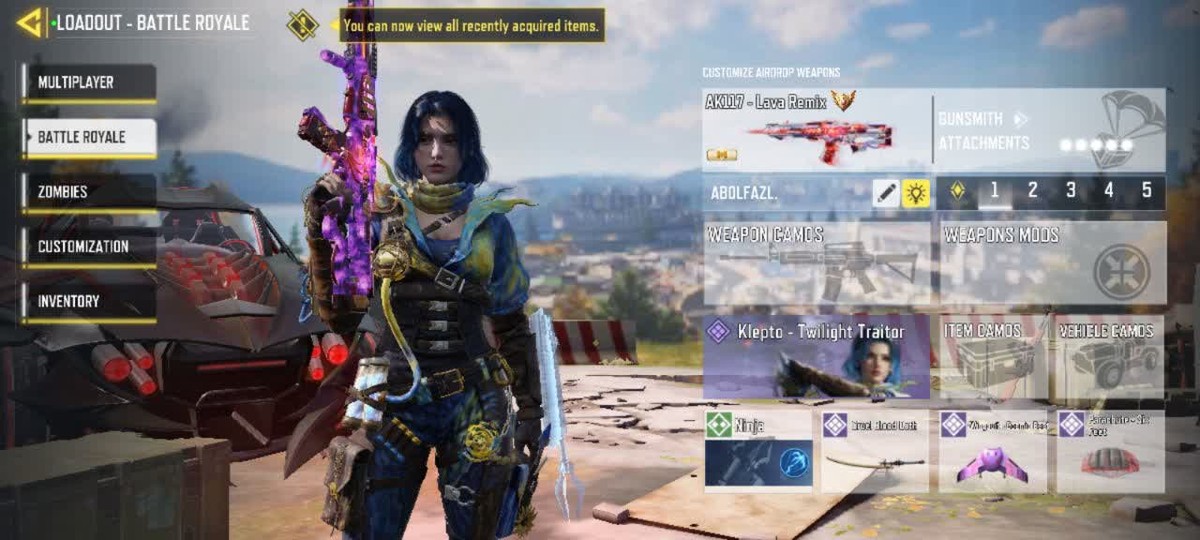Select the Ninja class tile
This screenshot has height=540, width=1200.
point(758,451)
